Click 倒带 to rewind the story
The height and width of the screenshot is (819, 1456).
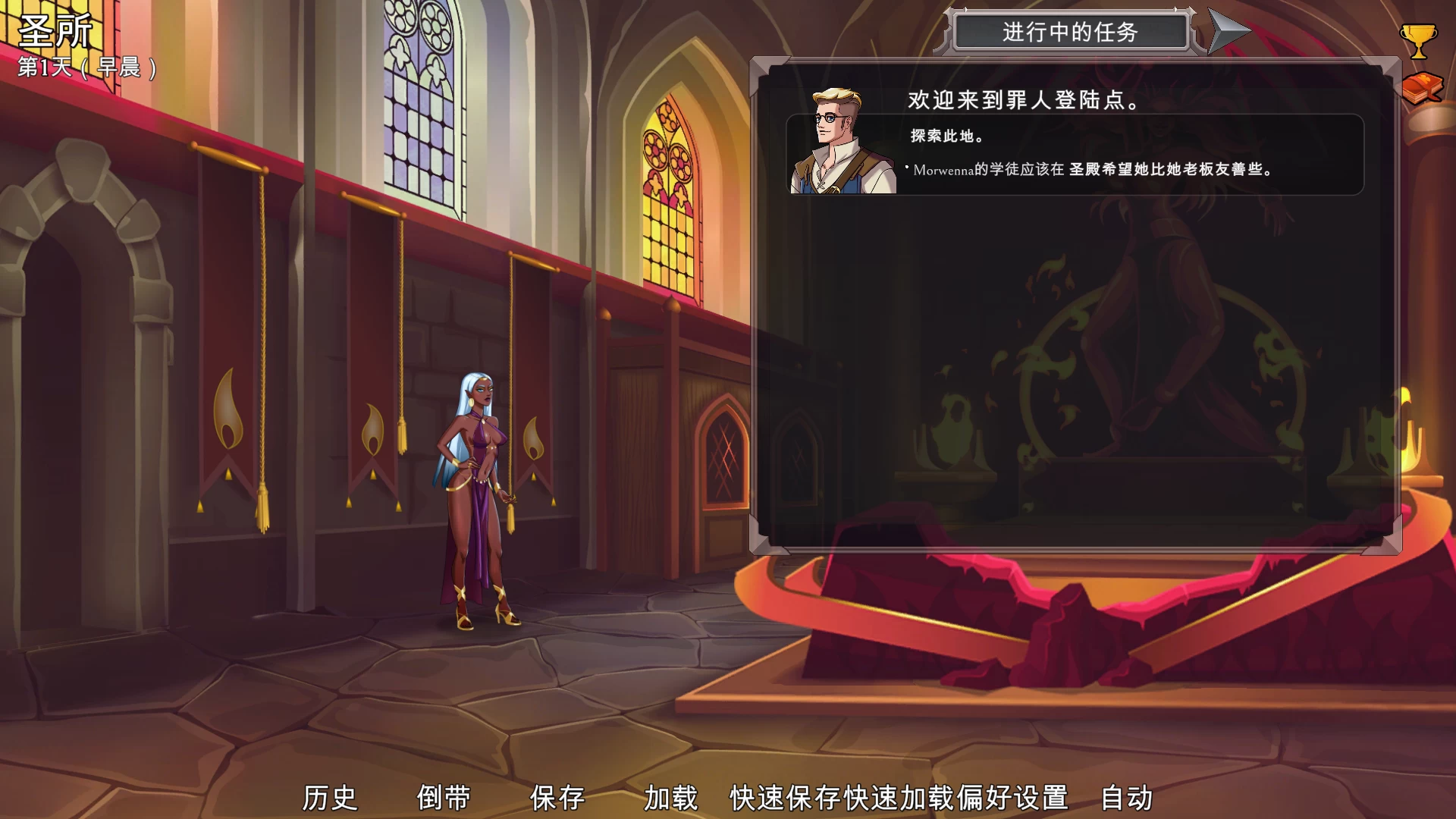444,796
